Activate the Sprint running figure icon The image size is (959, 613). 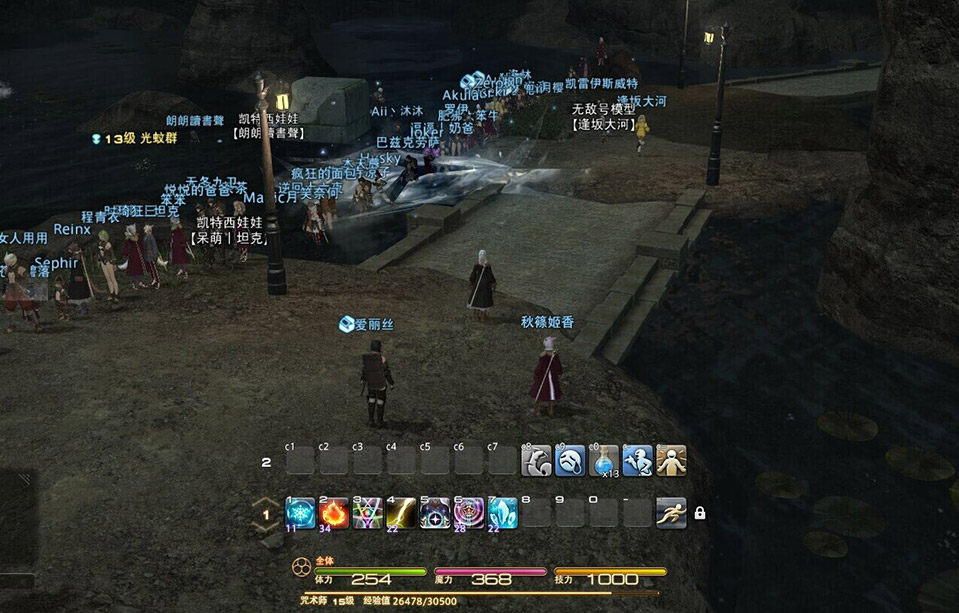click(671, 513)
